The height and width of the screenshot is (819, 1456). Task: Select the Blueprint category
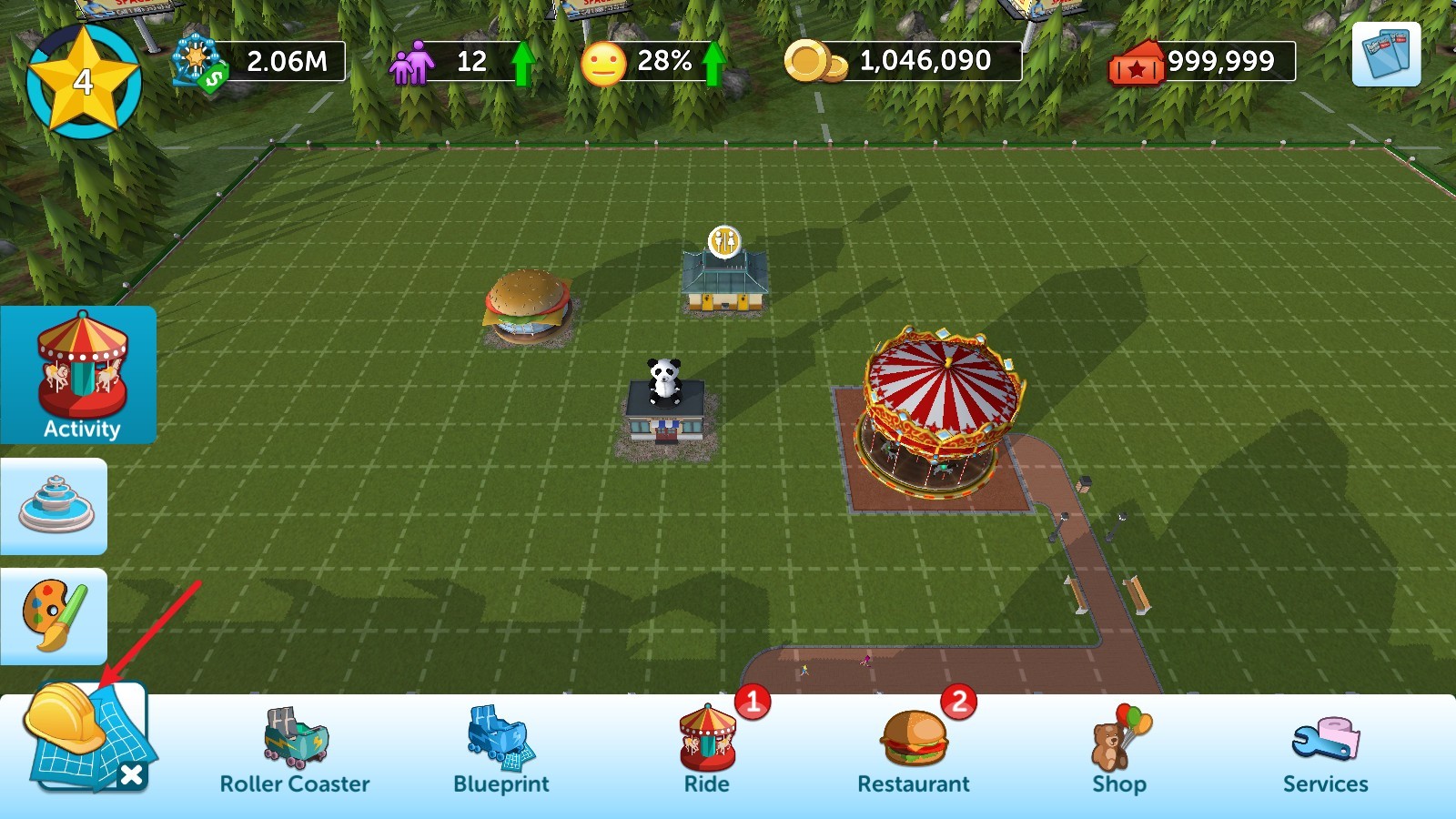click(x=501, y=752)
